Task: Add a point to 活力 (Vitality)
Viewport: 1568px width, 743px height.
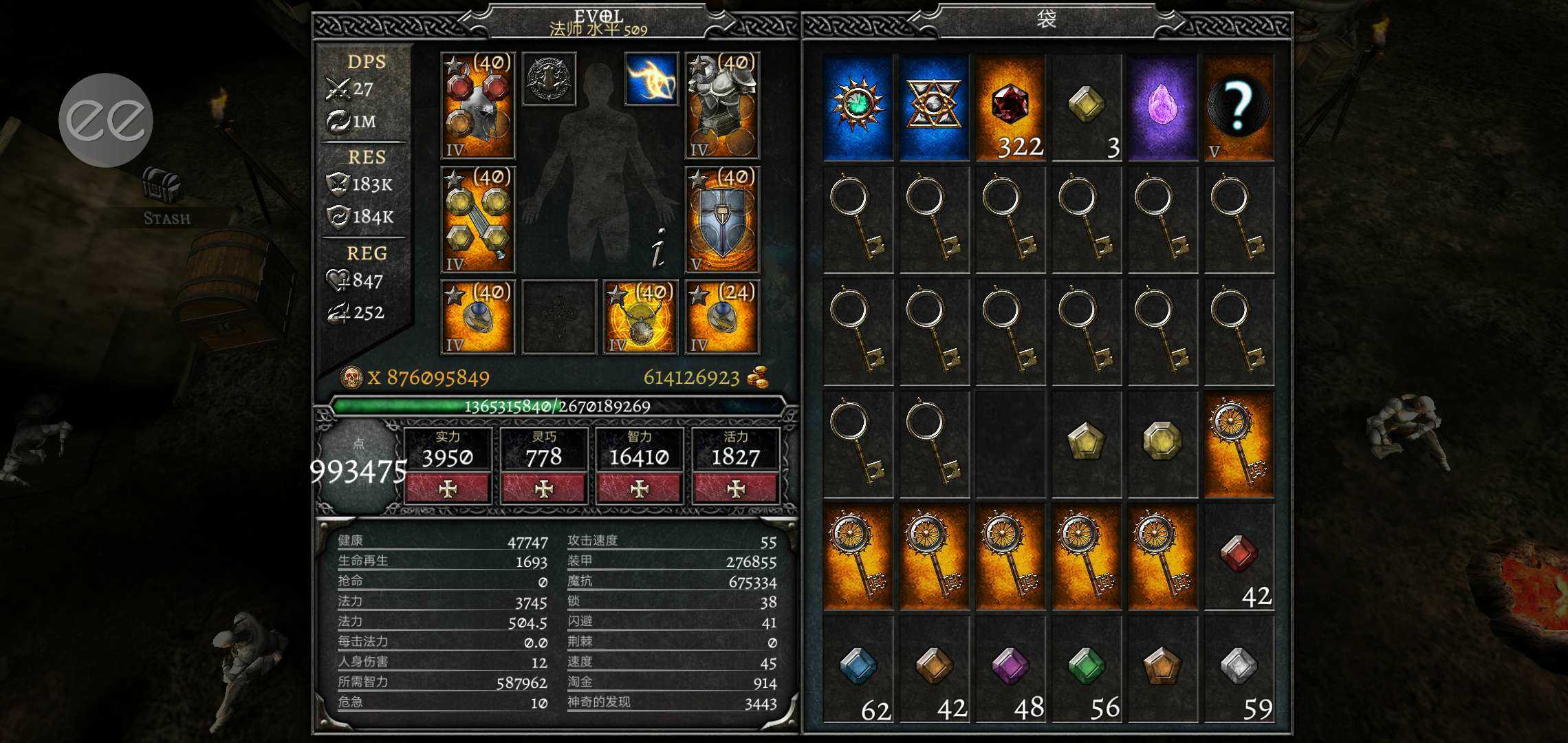Action: coord(736,488)
